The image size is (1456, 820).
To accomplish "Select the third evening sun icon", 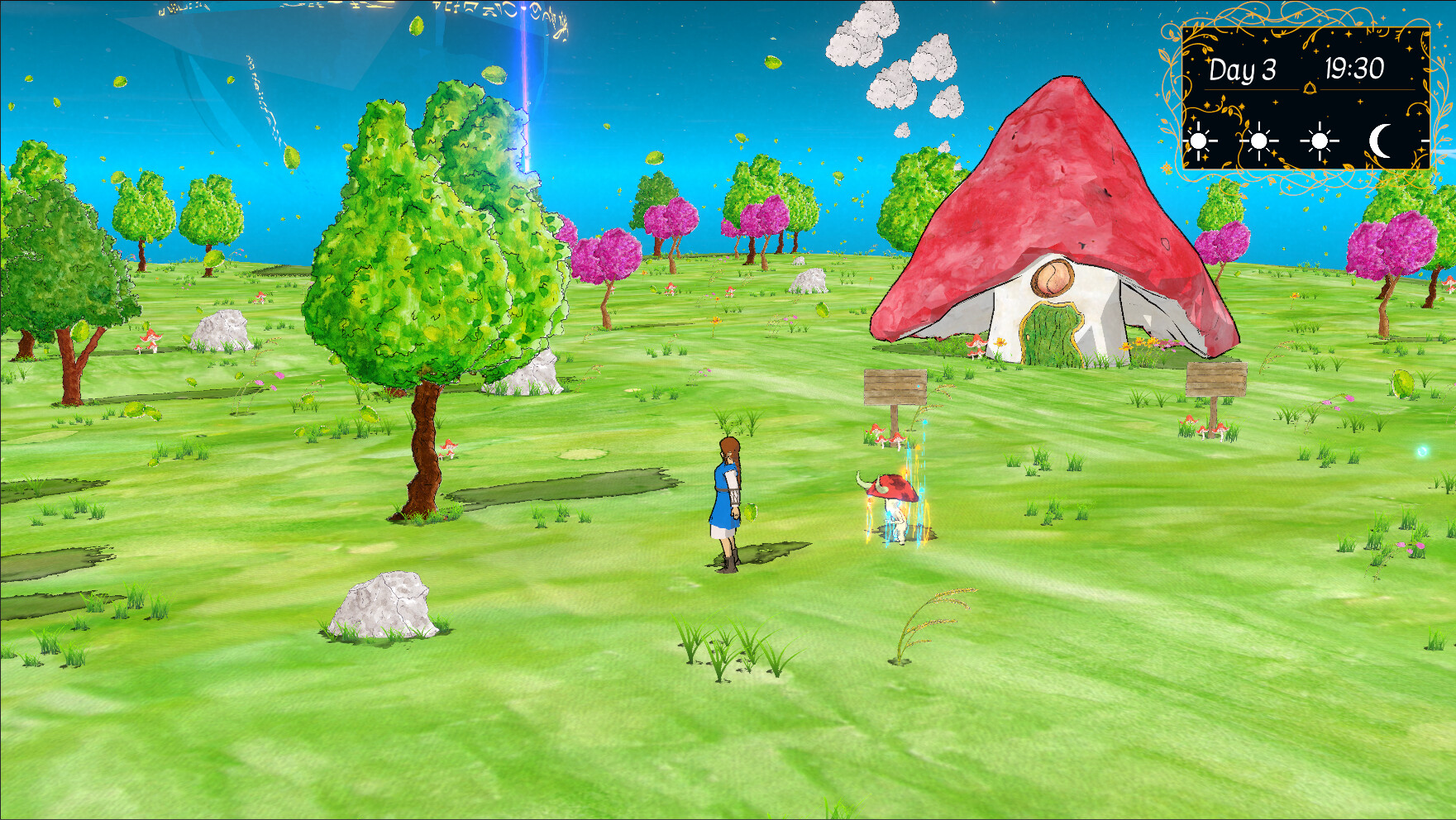I will pyautogui.click(x=1319, y=142).
